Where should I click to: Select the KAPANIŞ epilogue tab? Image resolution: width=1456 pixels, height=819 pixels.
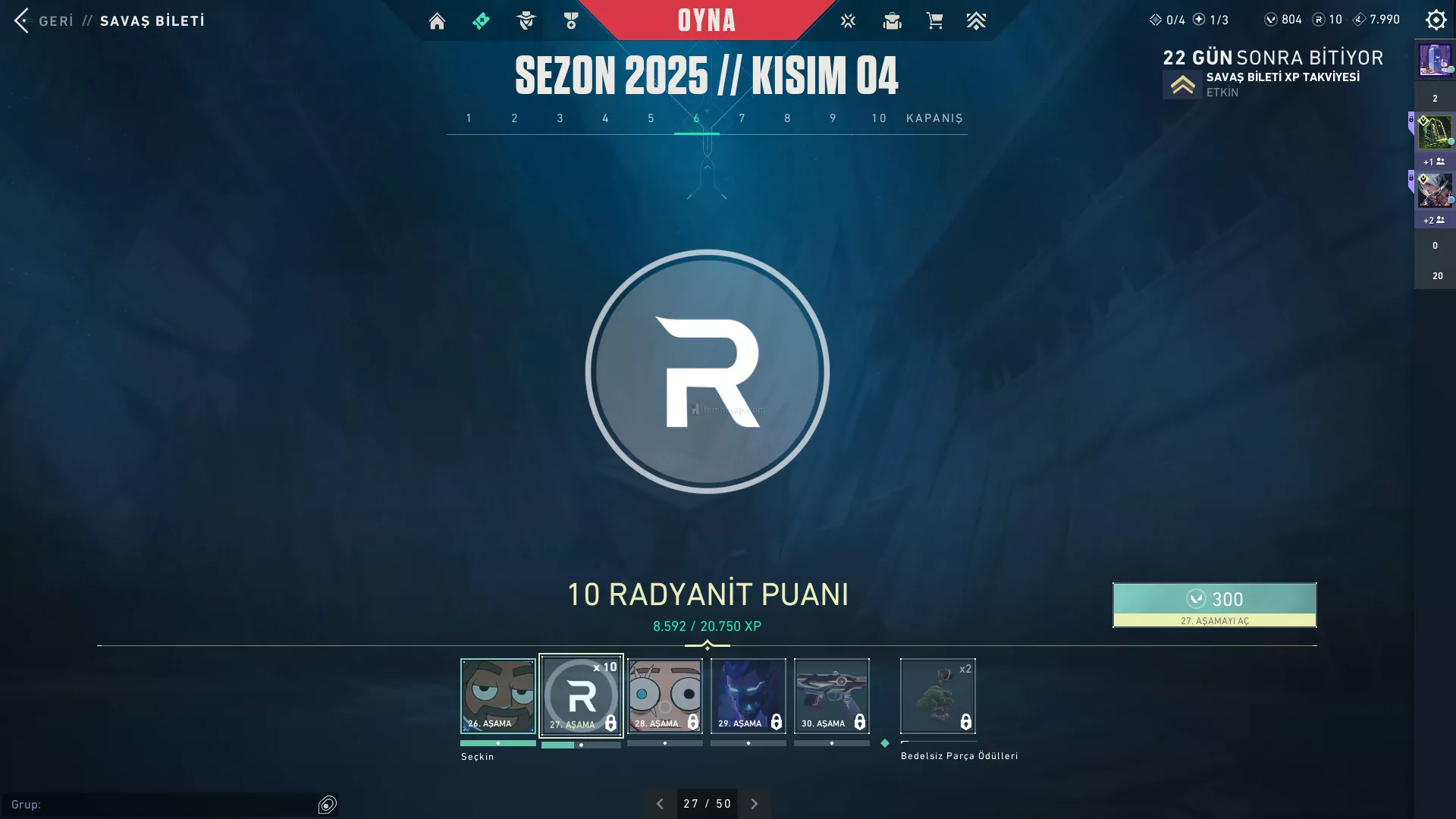(934, 118)
